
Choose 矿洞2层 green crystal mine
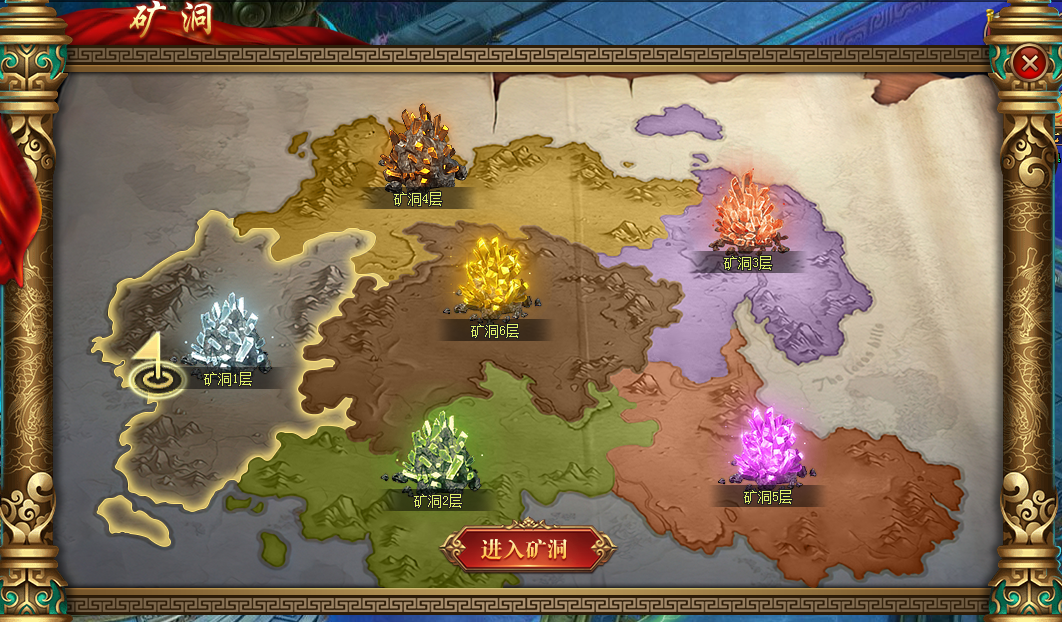[x=438, y=455]
